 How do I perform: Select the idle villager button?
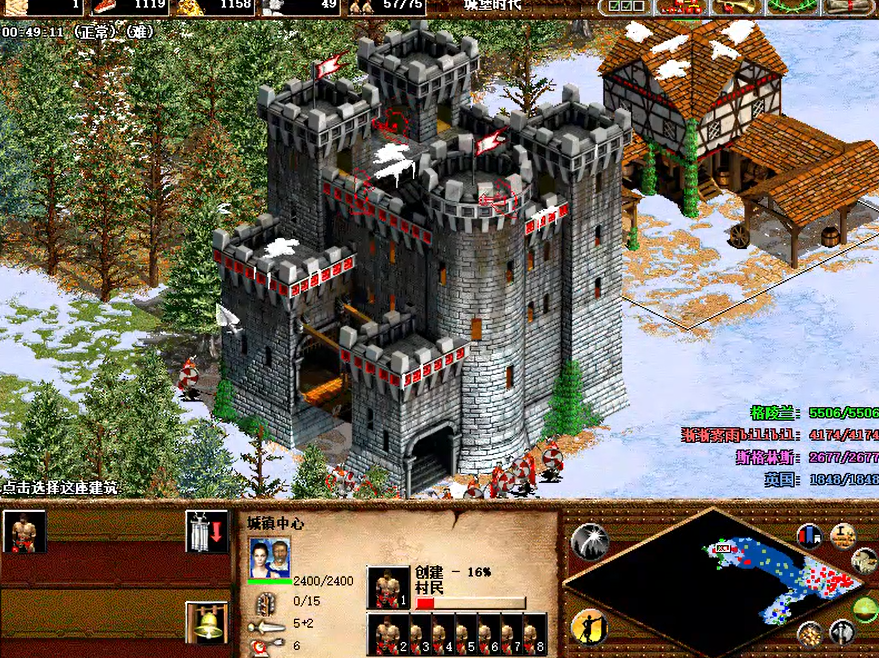pos(589,627)
